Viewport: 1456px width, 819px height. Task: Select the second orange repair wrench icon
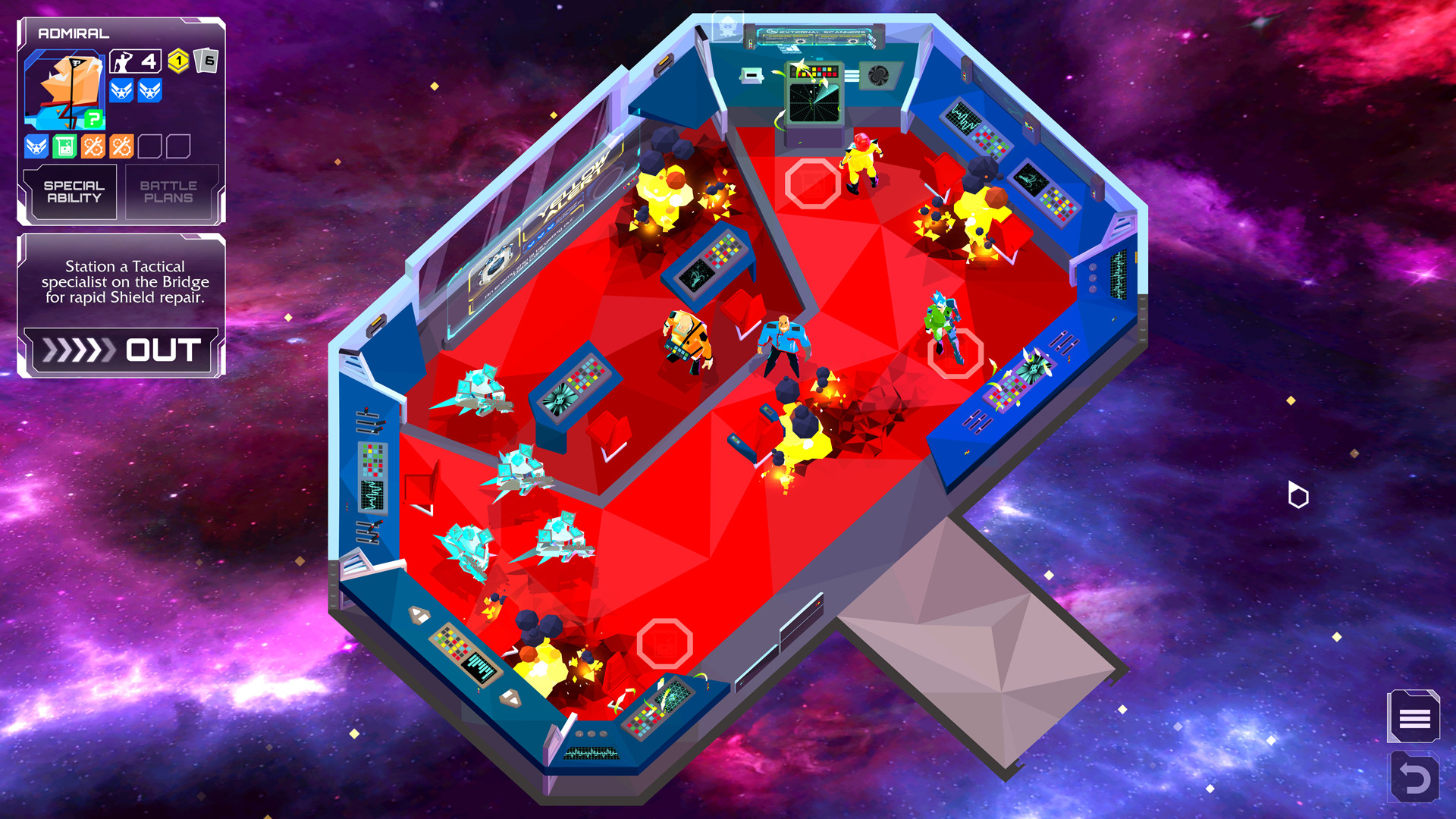120,144
